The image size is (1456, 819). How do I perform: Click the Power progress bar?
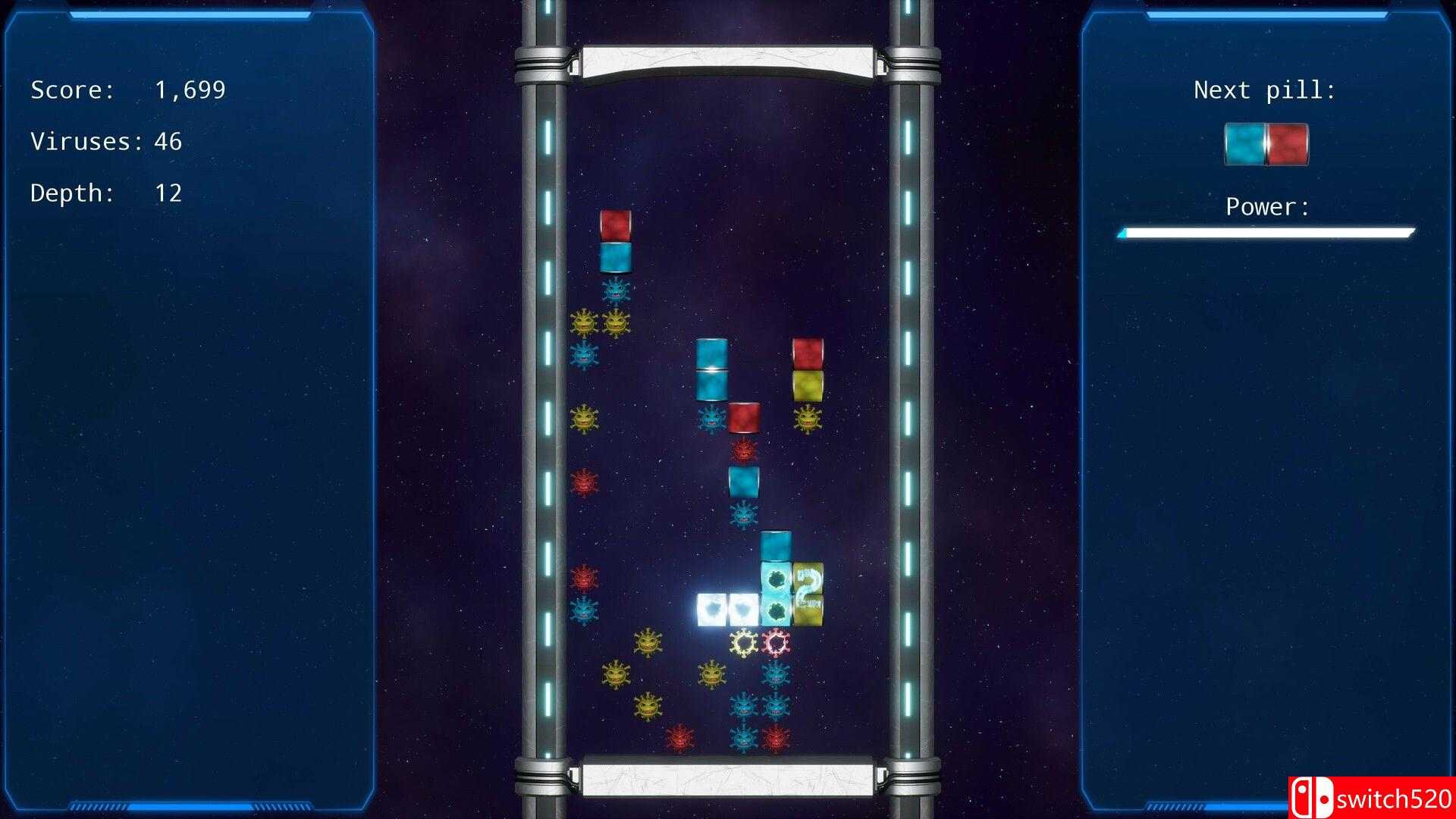1266,233
